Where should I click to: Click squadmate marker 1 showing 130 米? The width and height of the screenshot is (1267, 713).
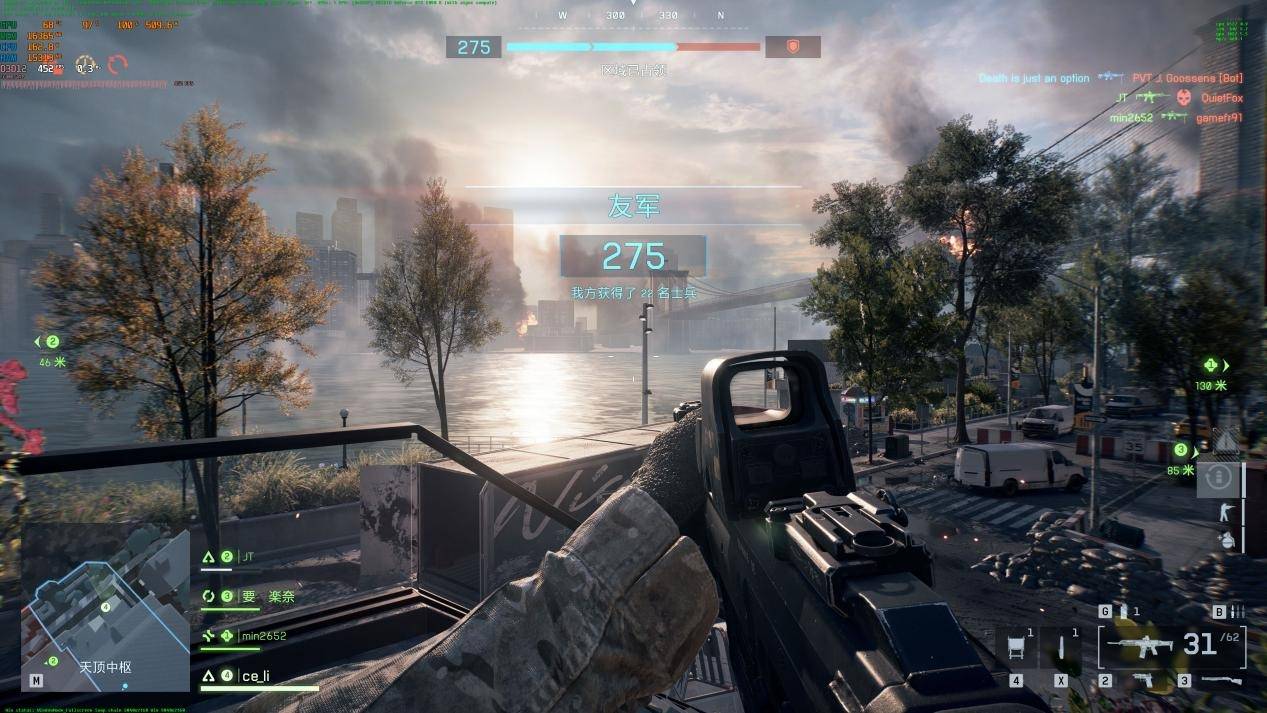point(1212,366)
